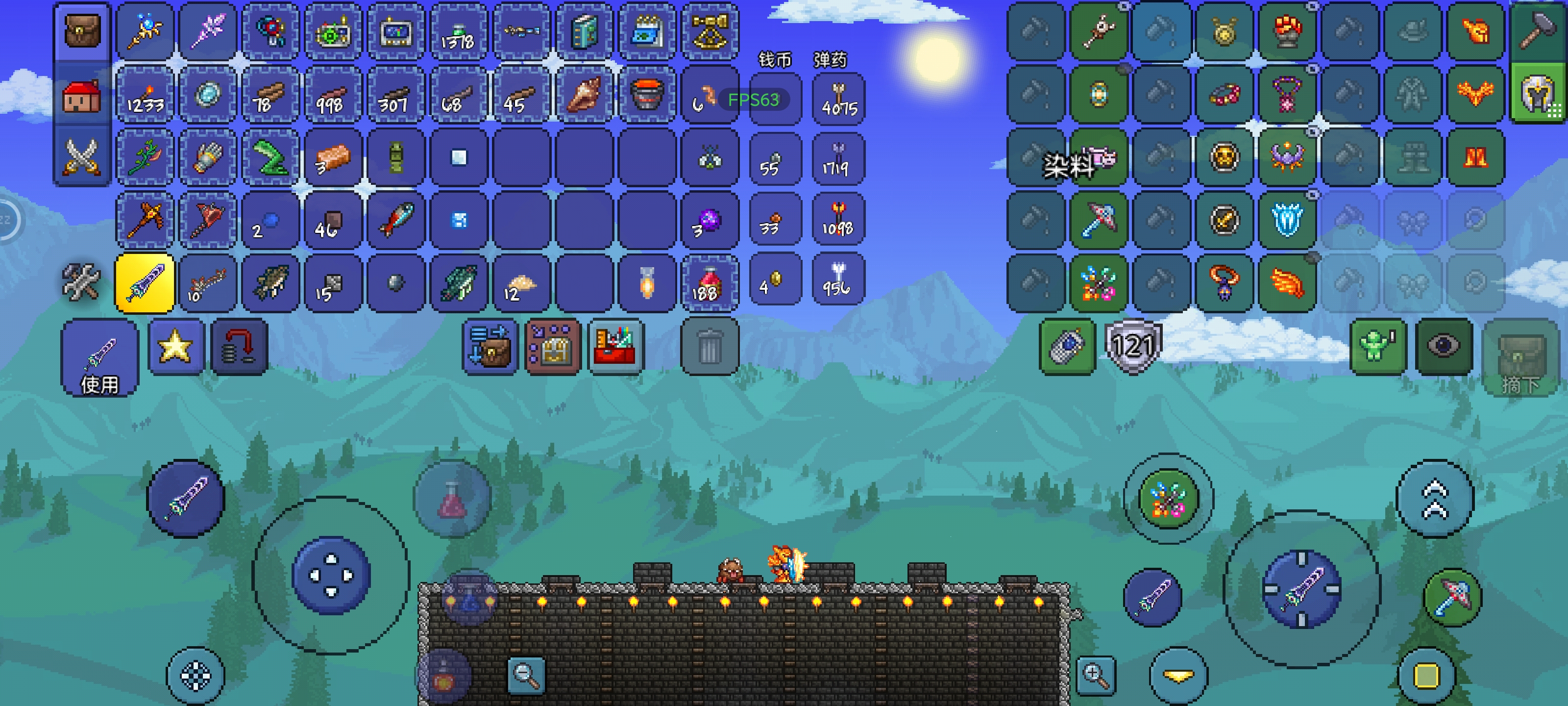
Task: Quick stack items to nearby chests
Action: click(490, 347)
